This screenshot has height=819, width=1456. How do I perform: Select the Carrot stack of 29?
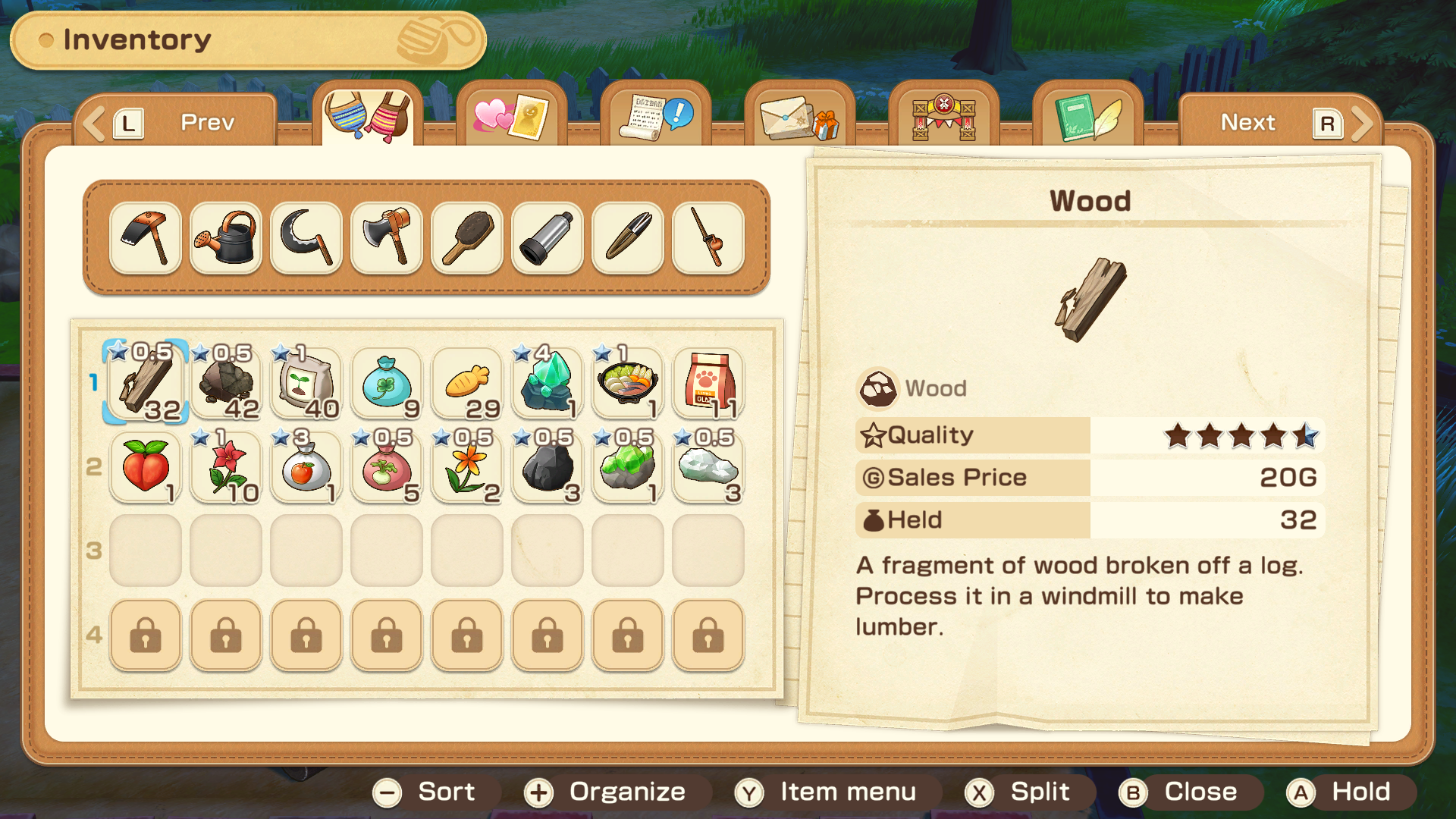pyautogui.click(x=466, y=383)
